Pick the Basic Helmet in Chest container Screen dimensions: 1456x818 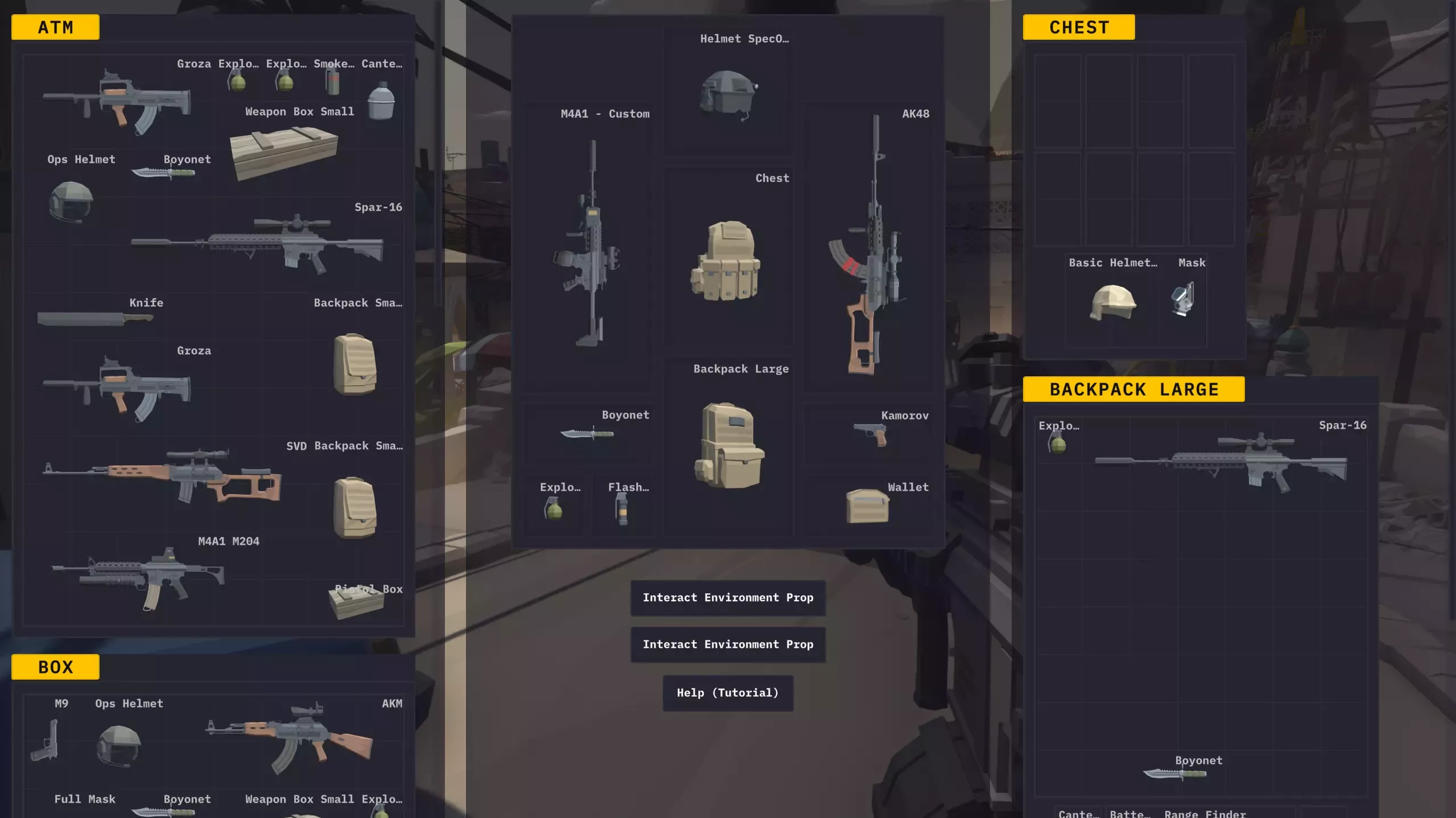pyautogui.click(x=1112, y=302)
